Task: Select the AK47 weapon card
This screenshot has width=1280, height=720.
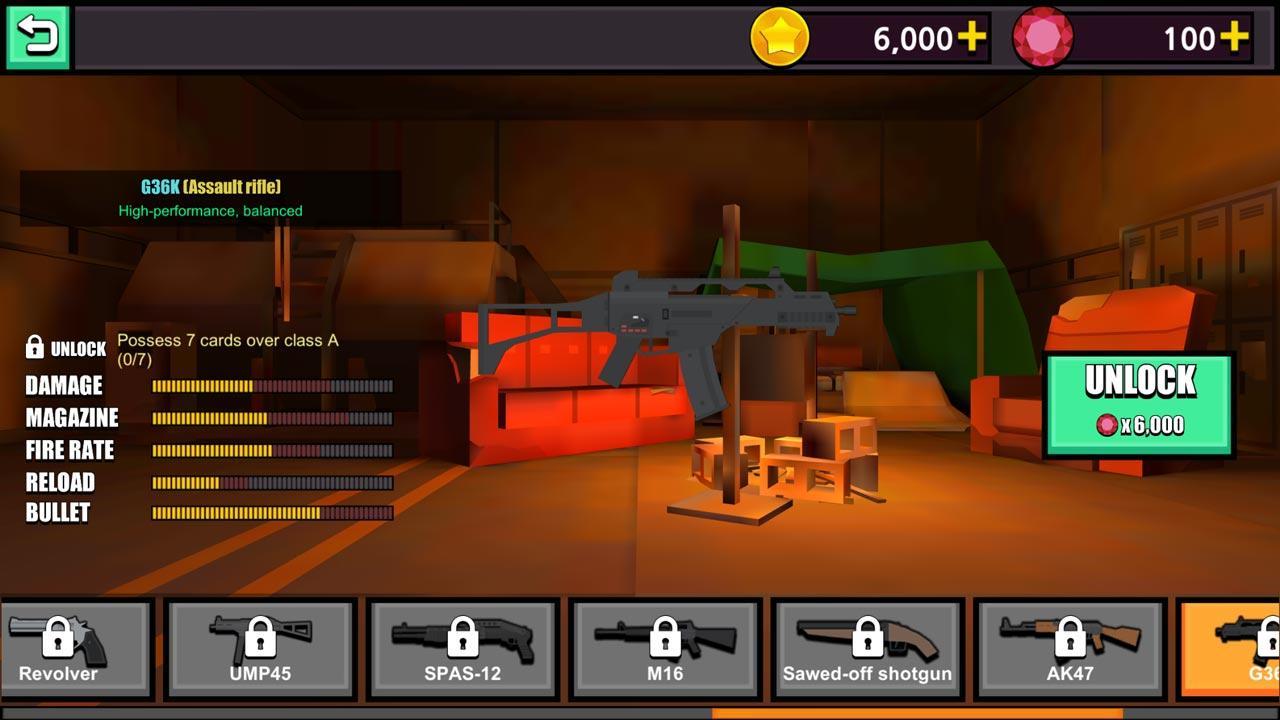Action: pyautogui.click(x=1072, y=650)
